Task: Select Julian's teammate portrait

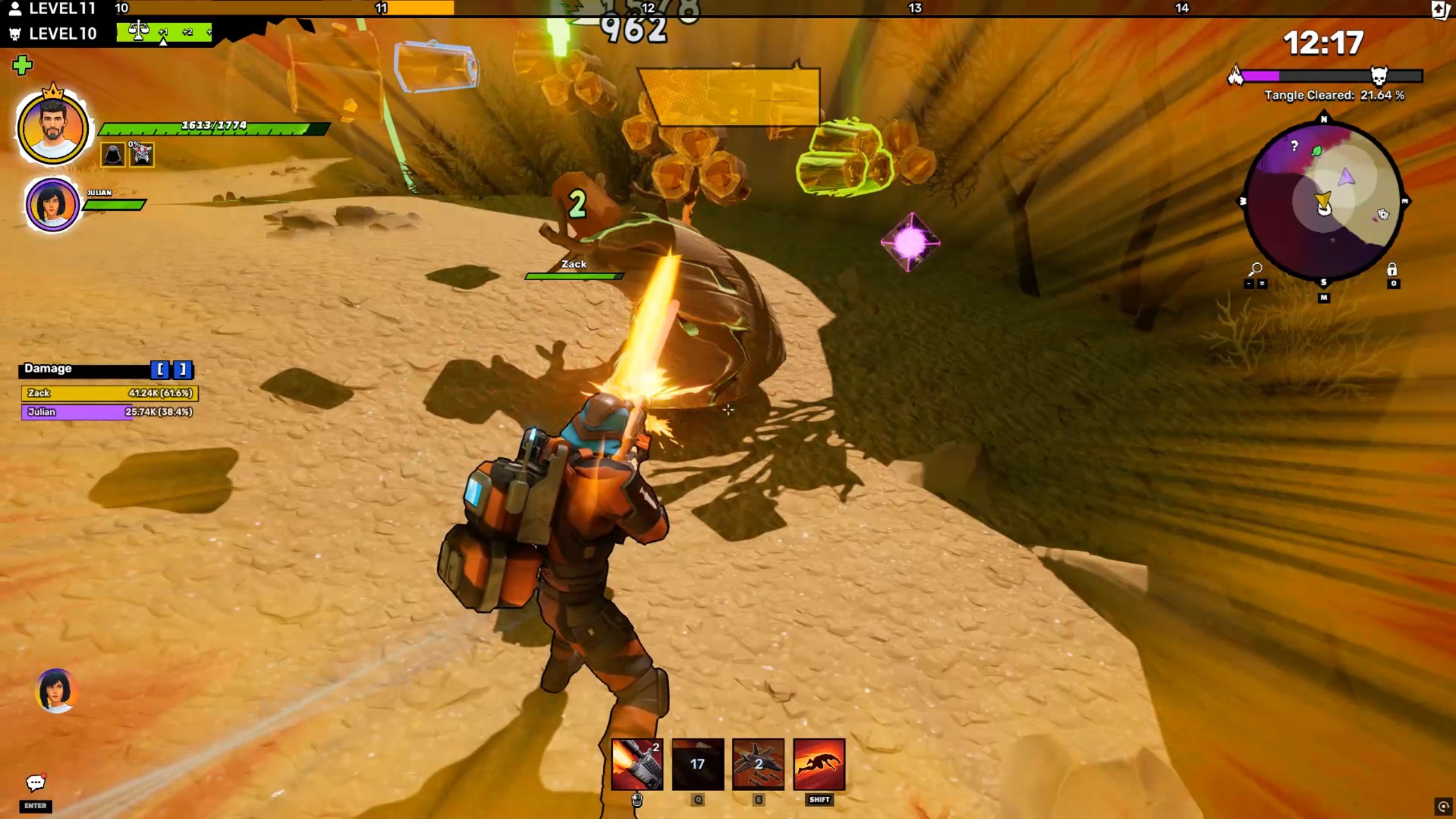Action: 52,204
